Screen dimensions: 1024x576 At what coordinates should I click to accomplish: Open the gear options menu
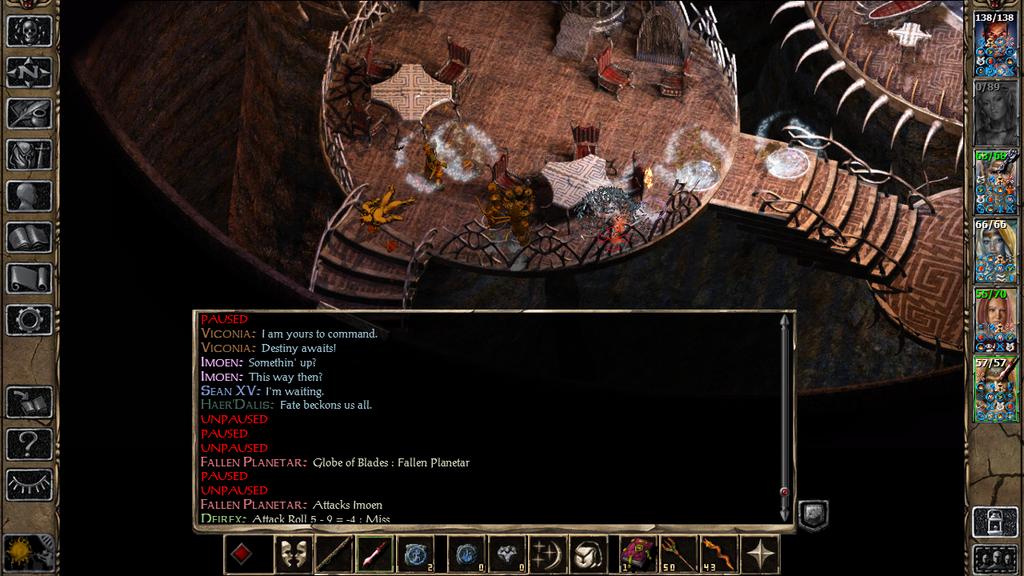tap(29, 320)
